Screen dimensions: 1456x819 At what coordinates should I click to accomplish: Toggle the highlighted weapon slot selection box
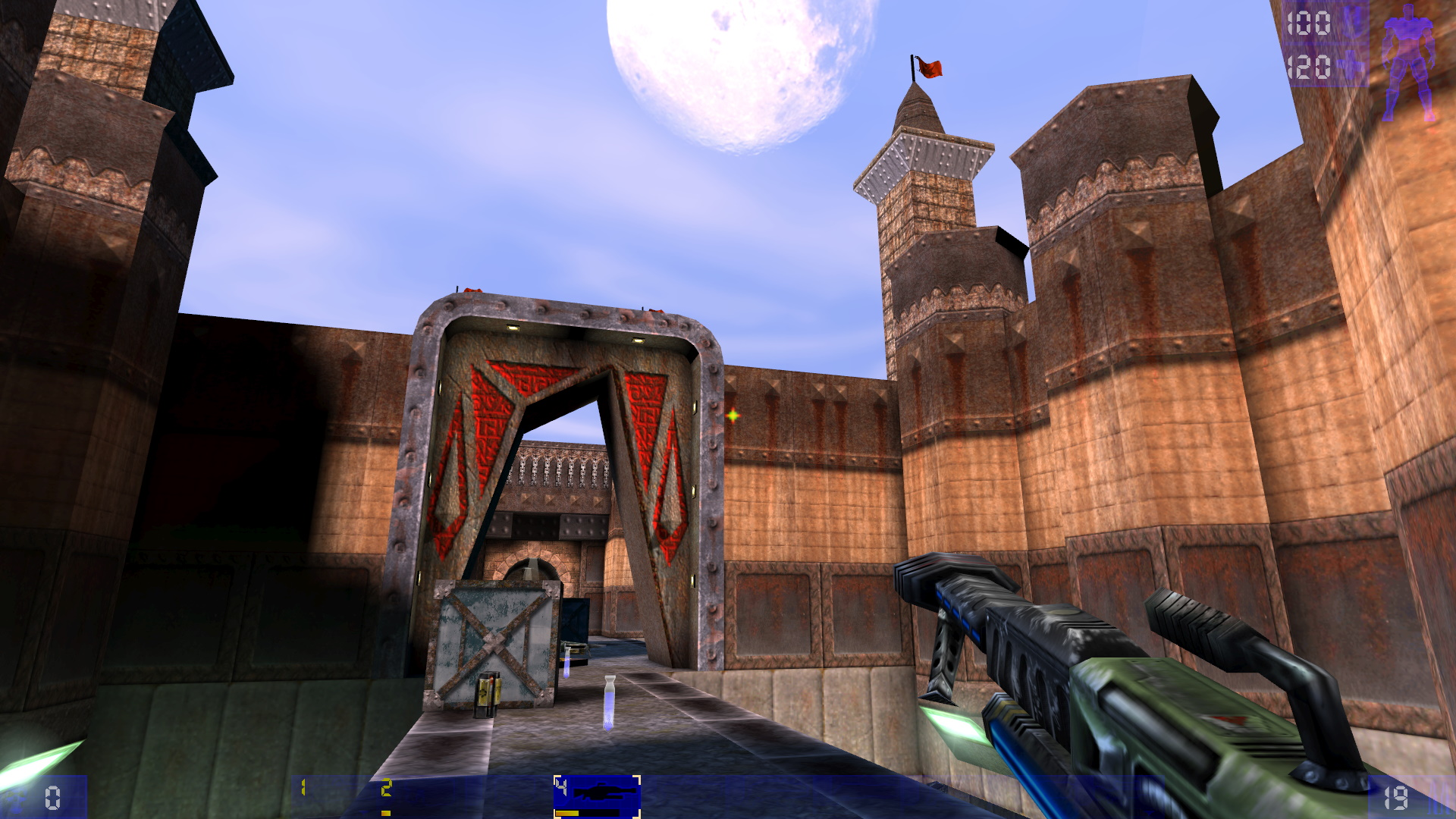pos(599,796)
